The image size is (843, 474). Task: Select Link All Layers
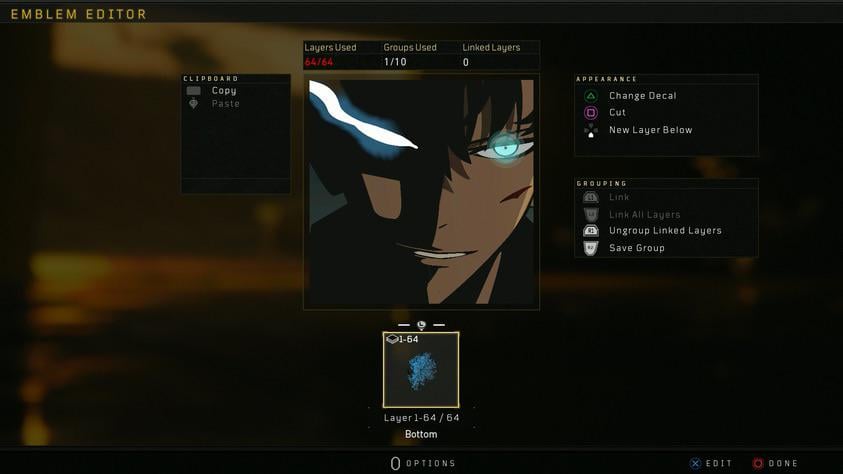pos(644,215)
